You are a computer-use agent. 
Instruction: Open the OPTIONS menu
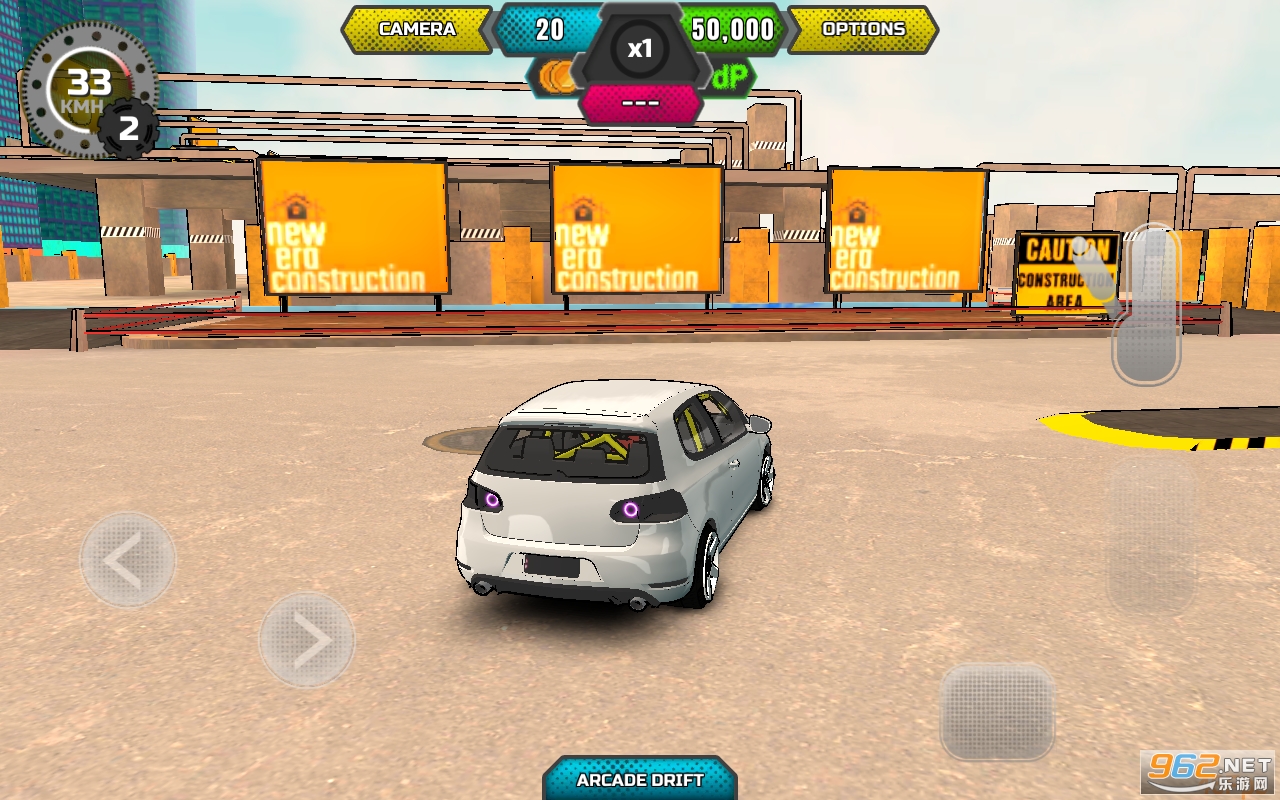(x=862, y=29)
